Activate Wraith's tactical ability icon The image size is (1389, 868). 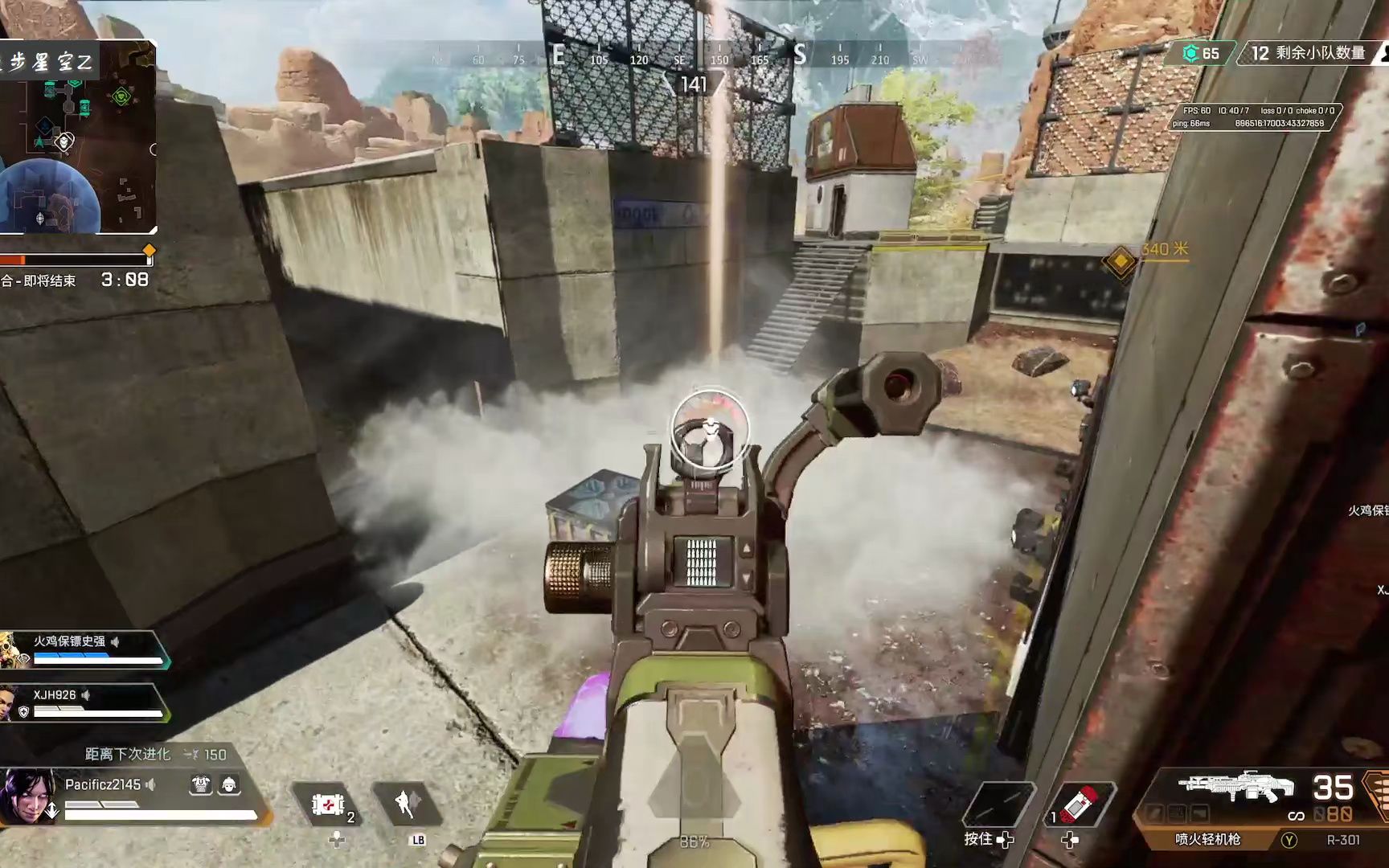coord(404,804)
